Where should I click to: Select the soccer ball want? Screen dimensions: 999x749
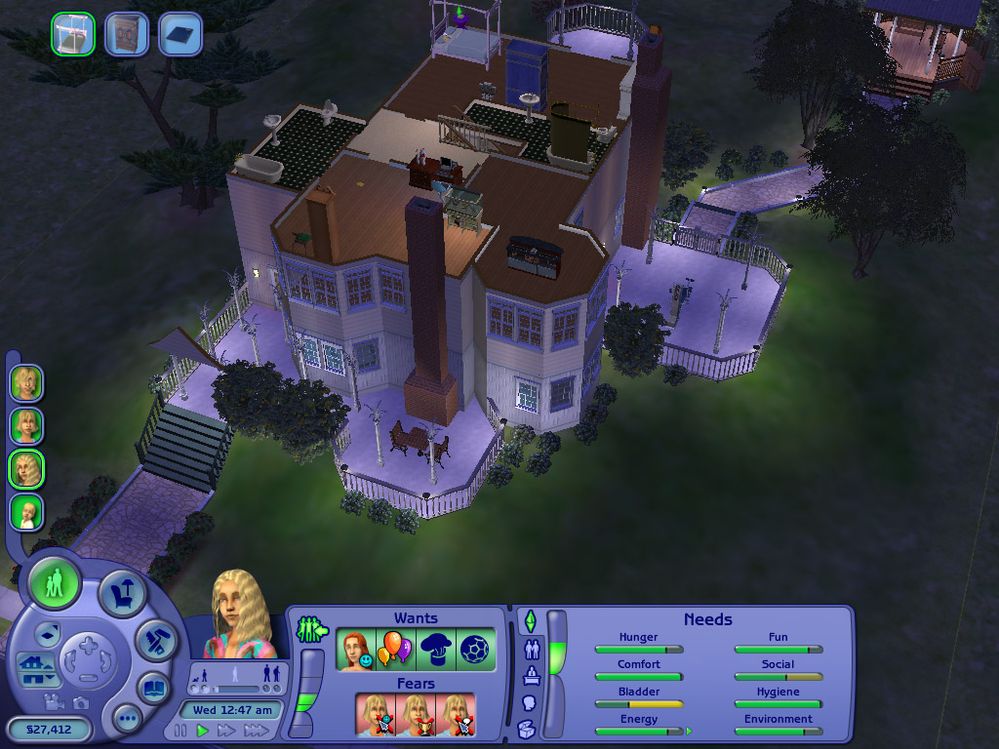[x=476, y=649]
